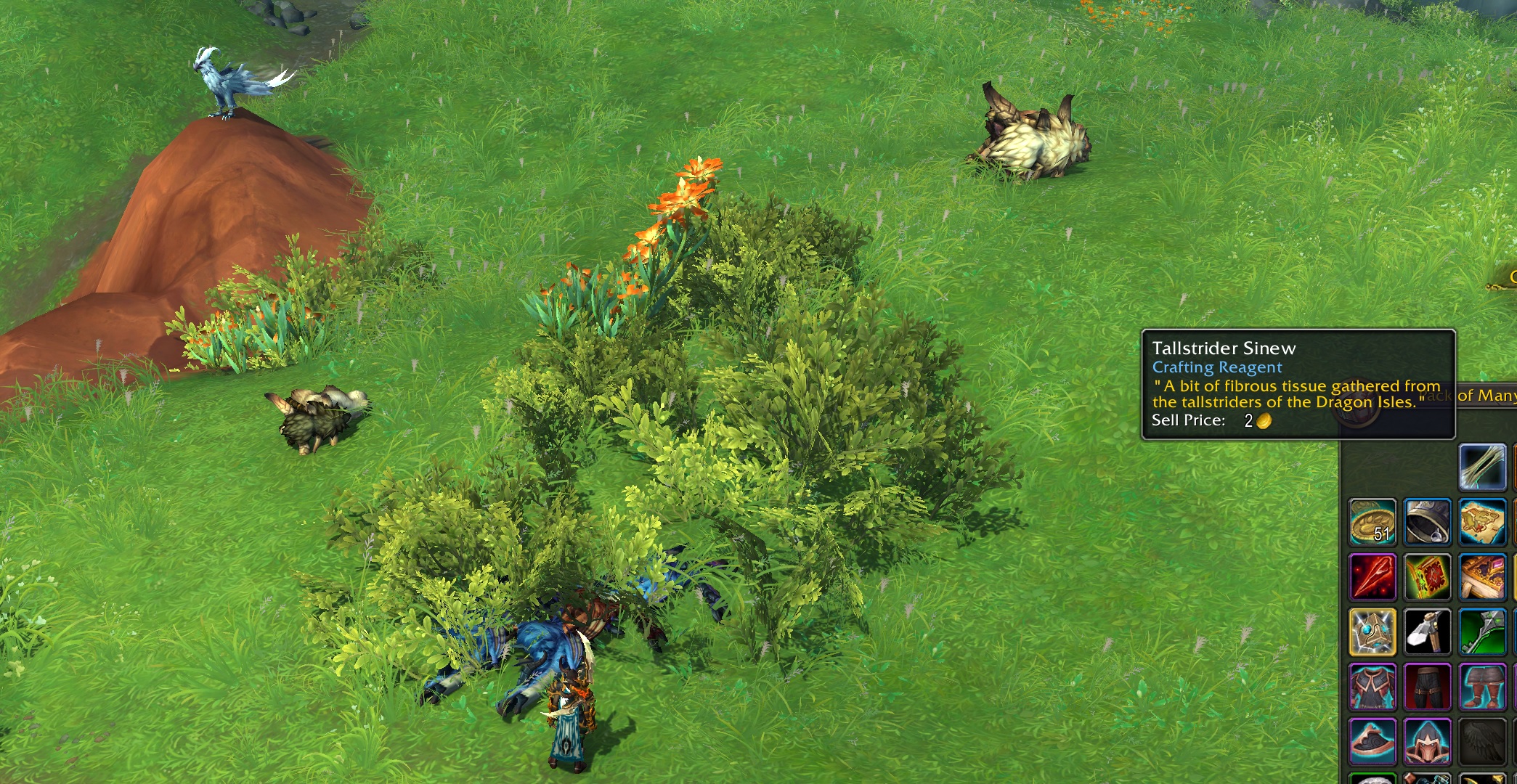
Task: Select the leather pants item
Action: tap(1428, 687)
